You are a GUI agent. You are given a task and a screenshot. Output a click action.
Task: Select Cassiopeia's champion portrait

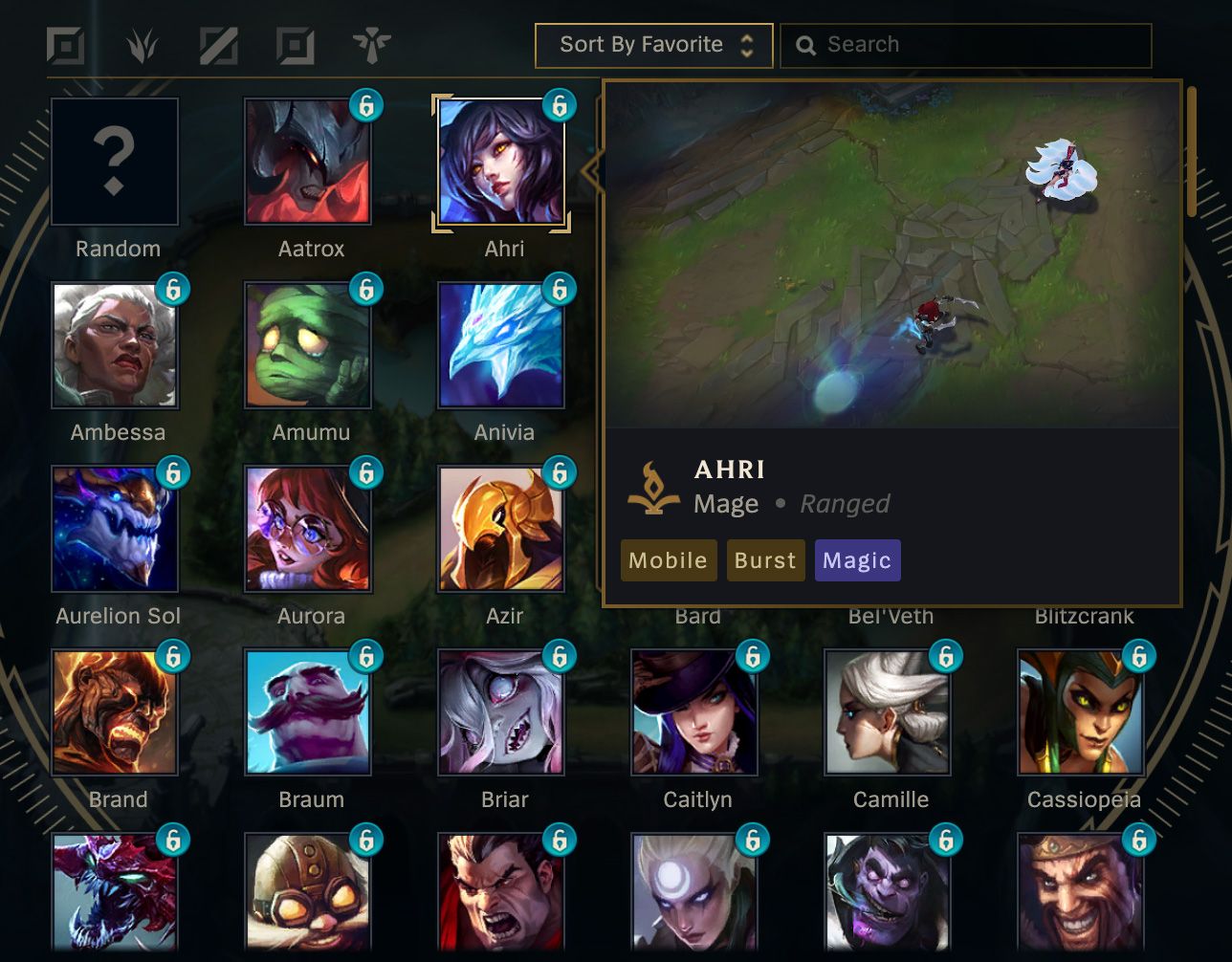coord(1084,711)
